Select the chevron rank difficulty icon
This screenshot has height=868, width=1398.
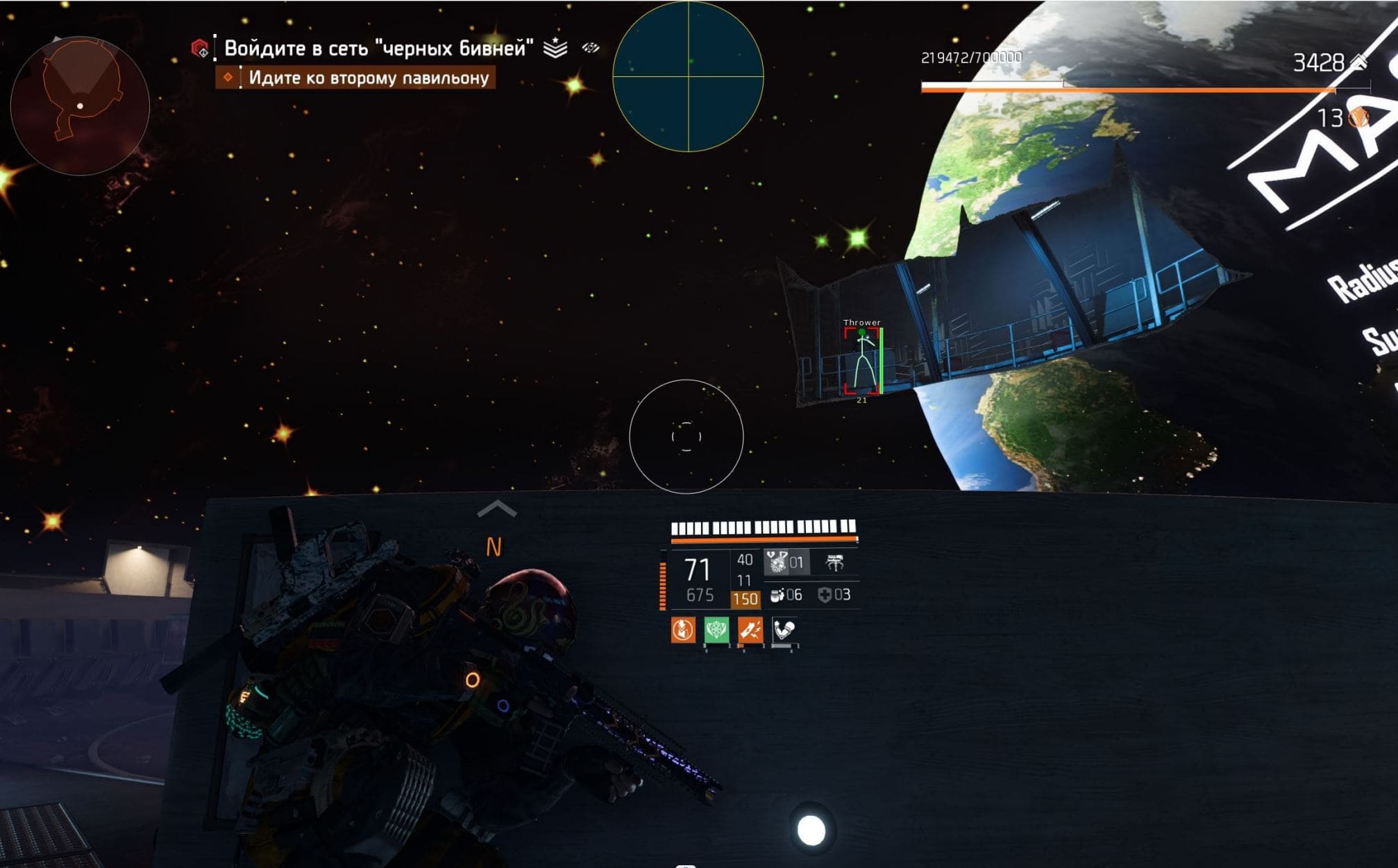tap(555, 48)
